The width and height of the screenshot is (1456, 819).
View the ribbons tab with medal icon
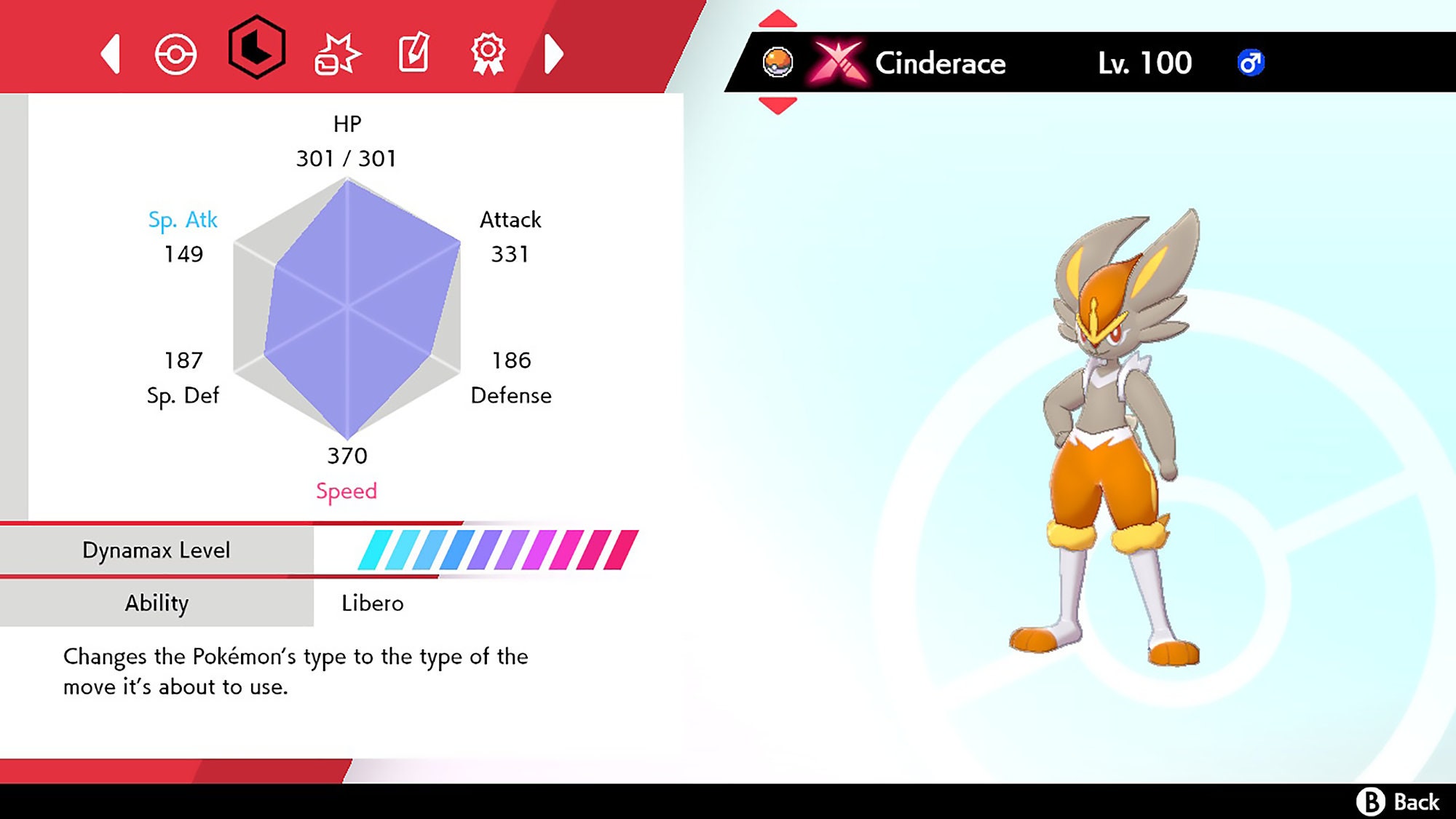(489, 52)
